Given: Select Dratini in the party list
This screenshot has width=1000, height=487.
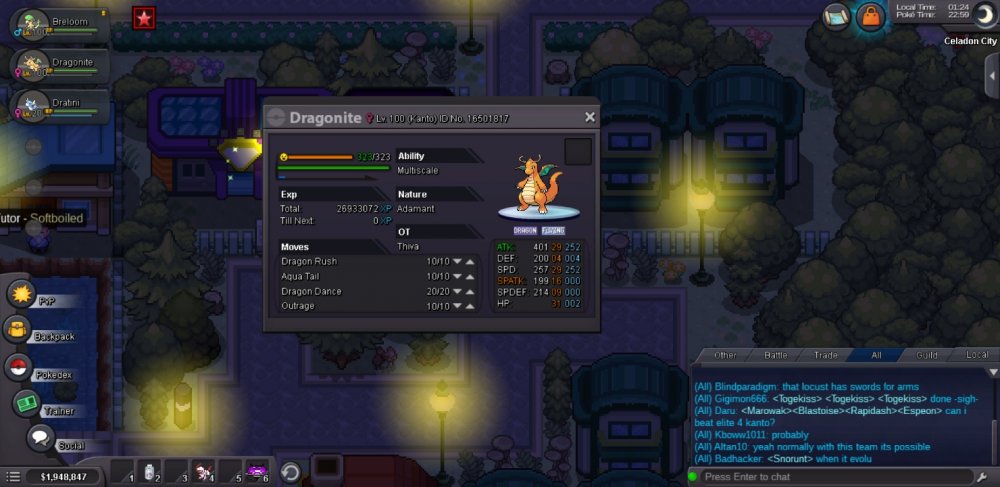Looking at the screenshot, I should [x=58, y=107].
